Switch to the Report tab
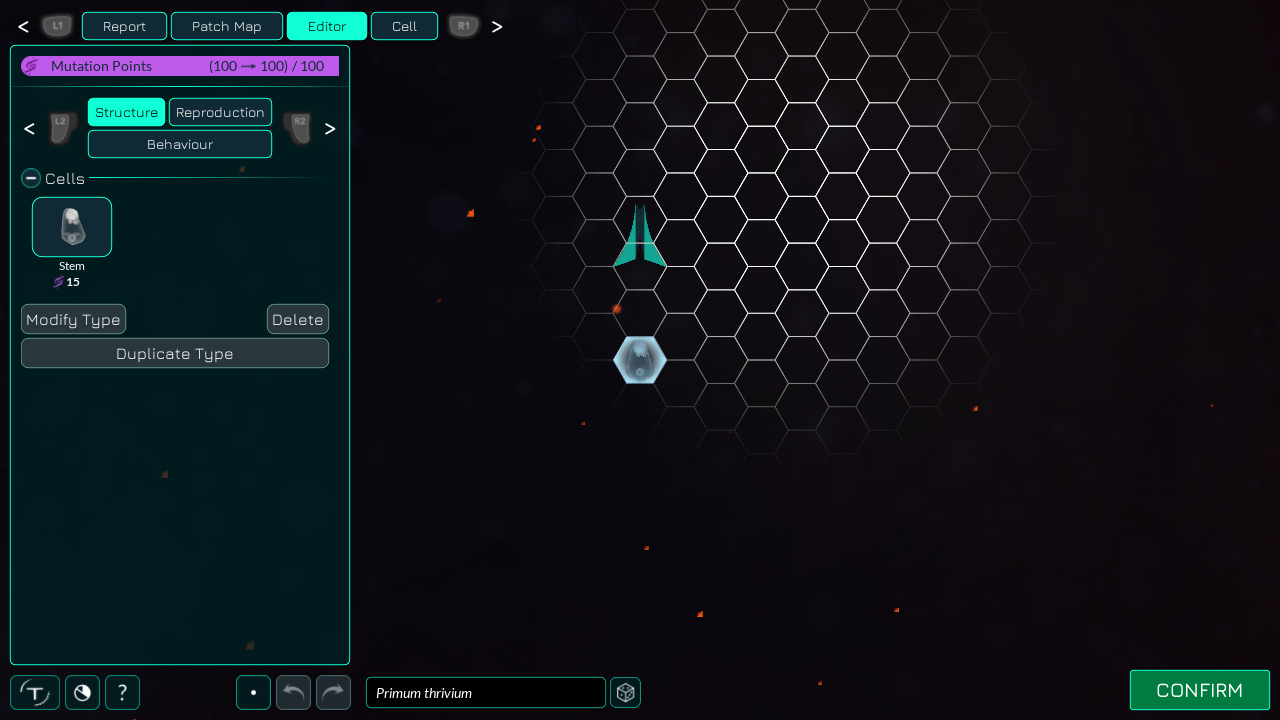Screen dimensions: 1280x720 click(124, 26)
